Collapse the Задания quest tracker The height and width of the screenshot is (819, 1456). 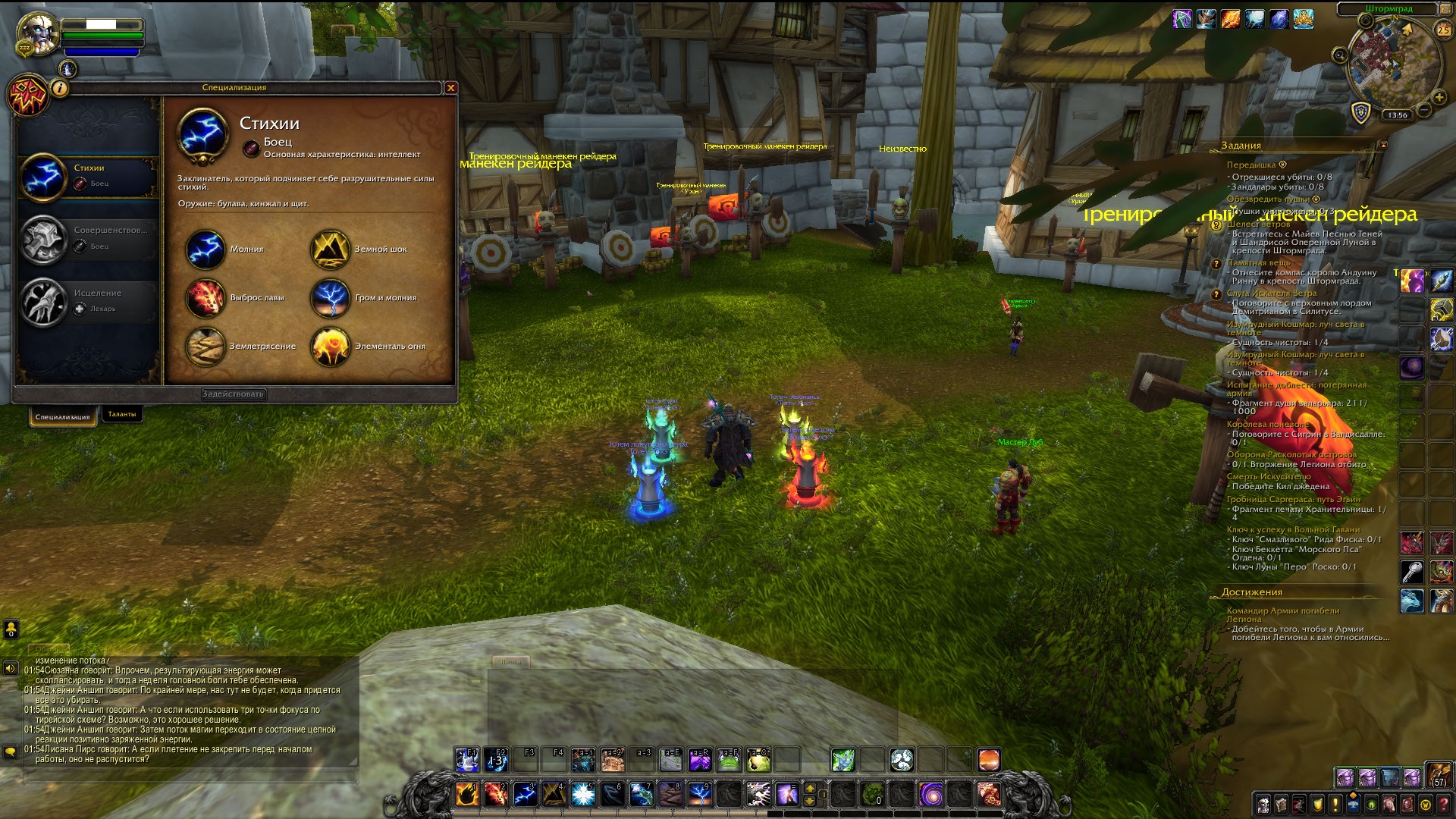1382,145
